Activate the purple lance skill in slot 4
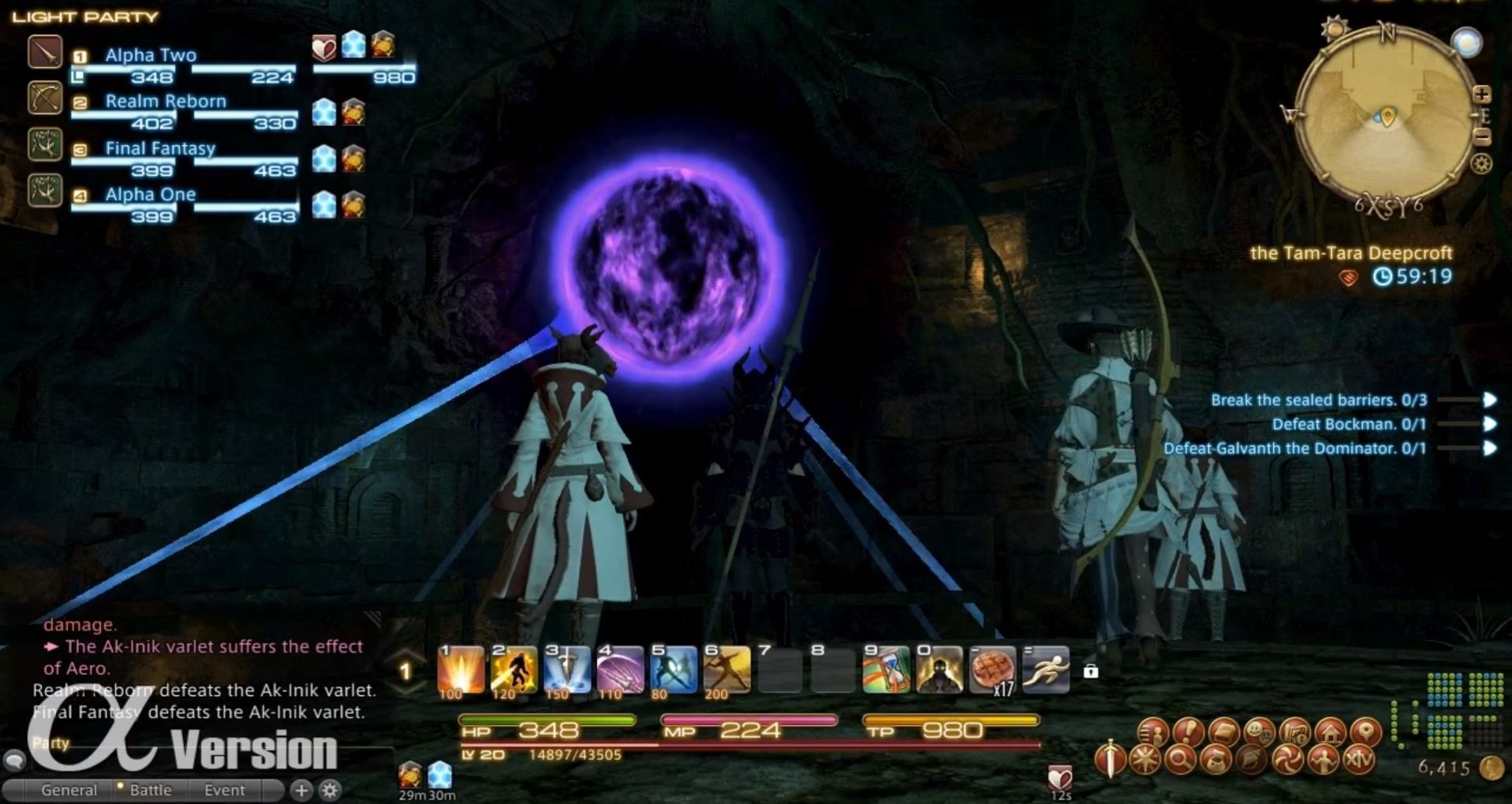1512x804 pixels. pyautogui.click(x=620, y=671)
